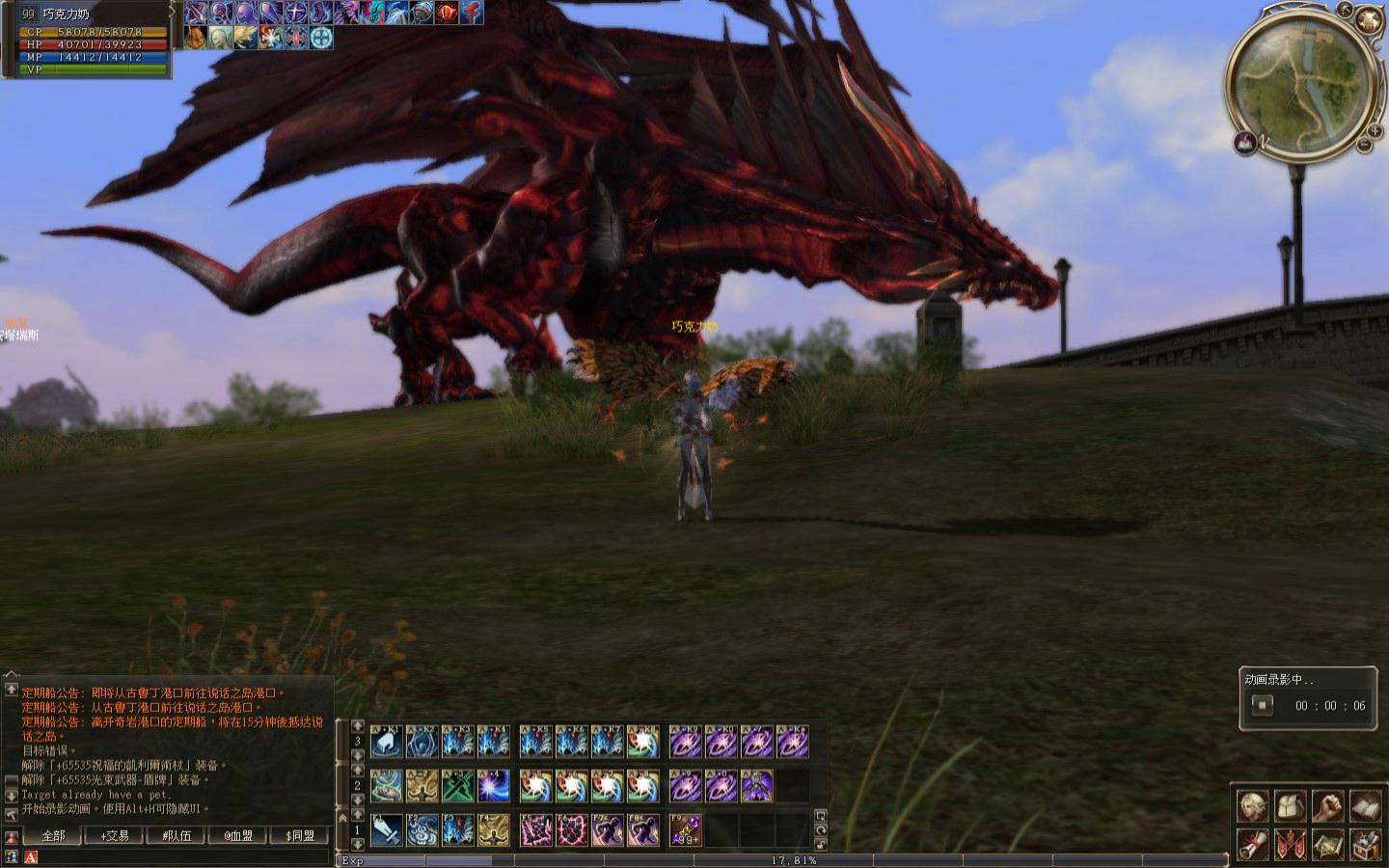
Task: Switch to the 全部 chat tab
Action: (53, 835)
